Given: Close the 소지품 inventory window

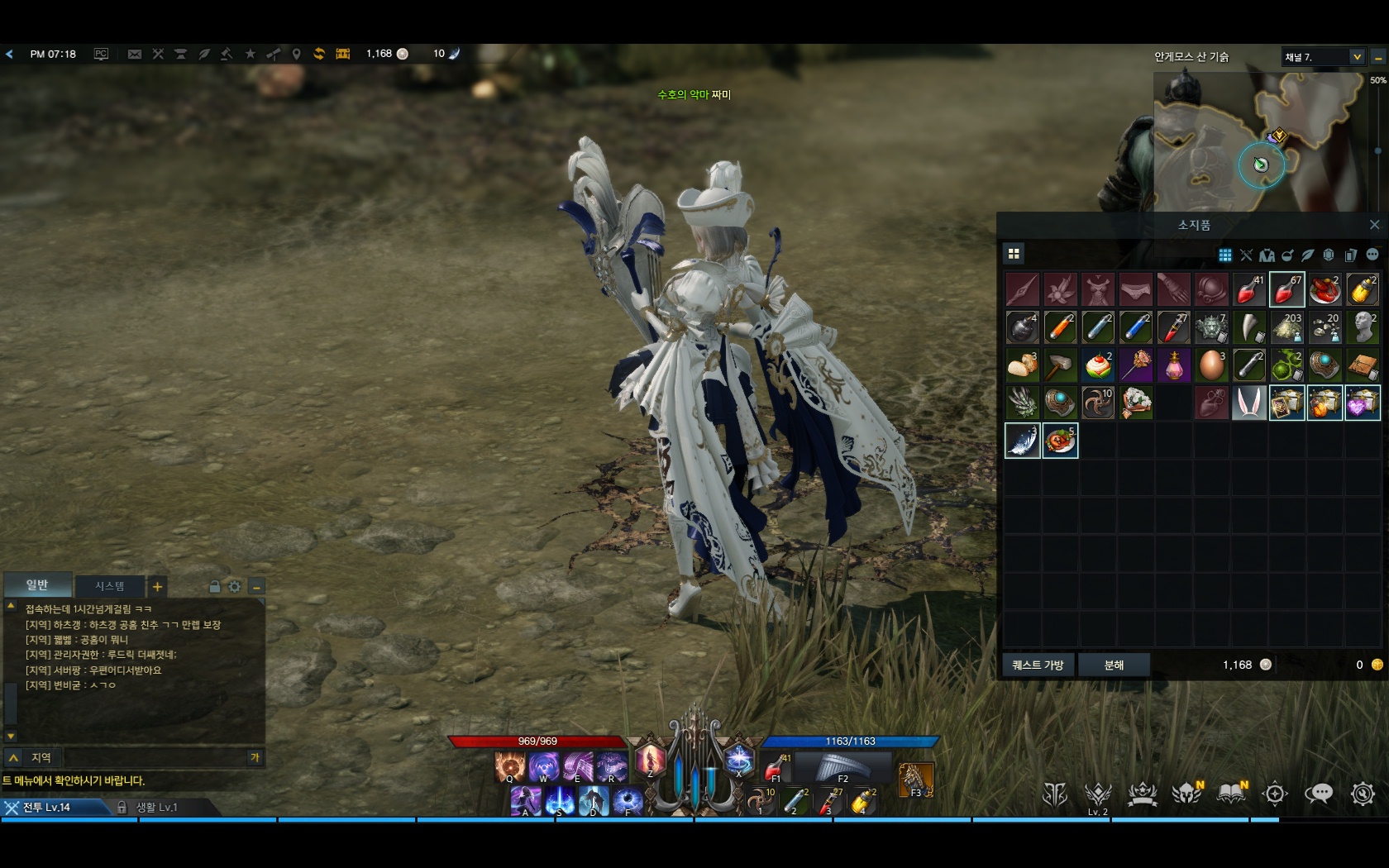Looking at the screenshot, I should coord(1374,225).
